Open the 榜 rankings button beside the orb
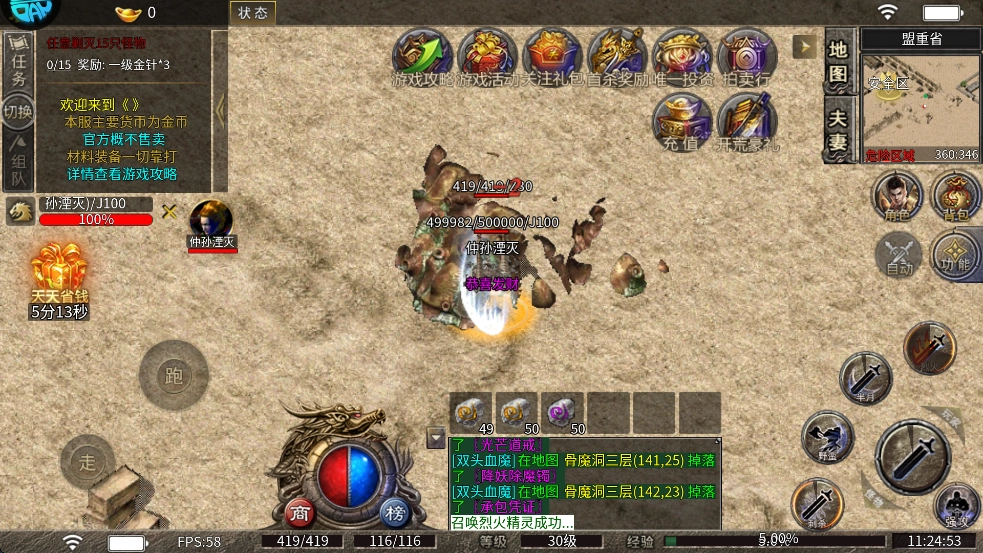This screenshot has width=983, height=553. click(395, 513)
